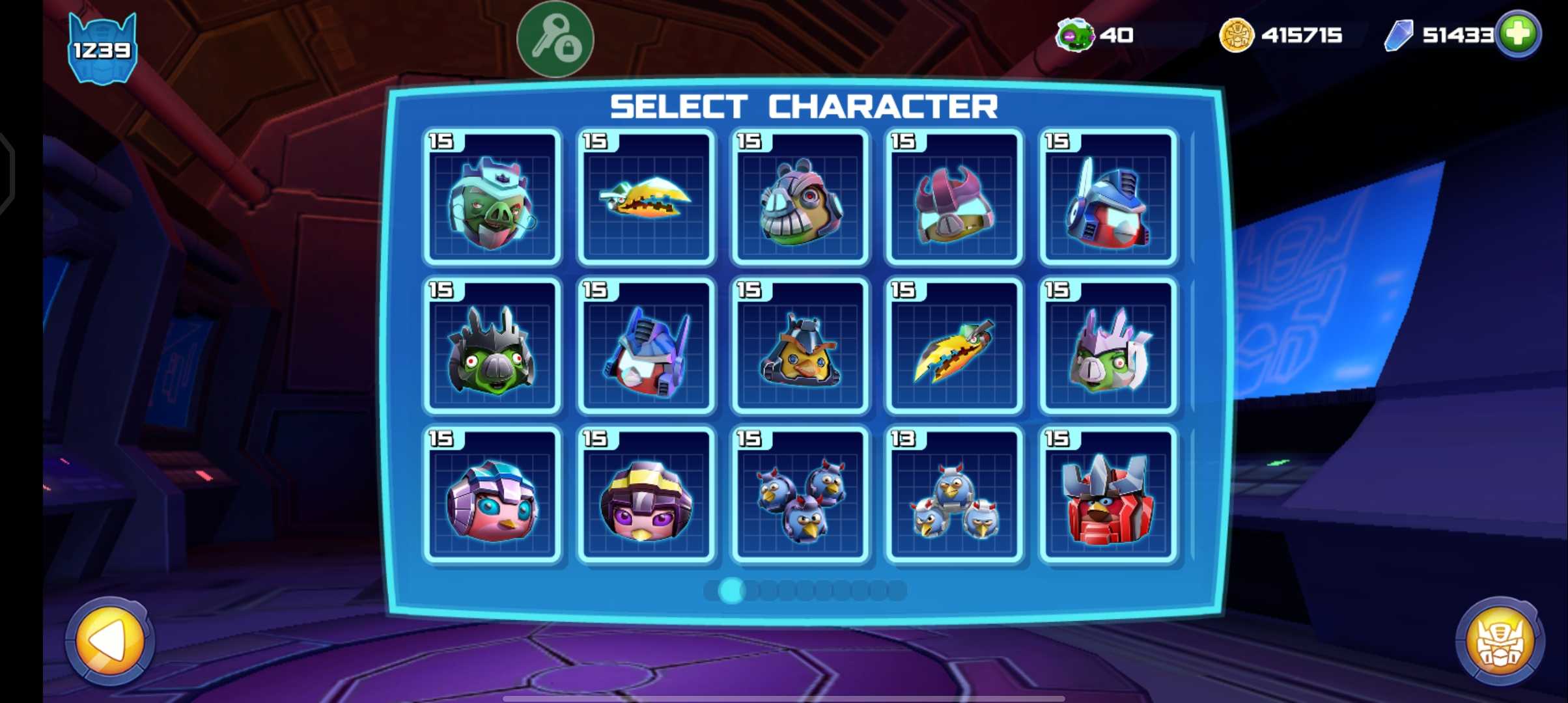Pick the one-eyed pig with metal jaw
Viewport: 1568px width, 703px height.
[800, 198]
